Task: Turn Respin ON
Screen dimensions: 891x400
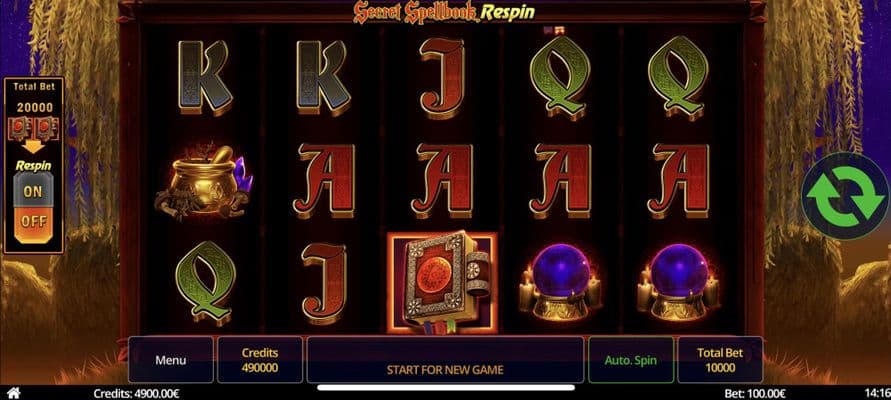Action: [x=33, y=191]
